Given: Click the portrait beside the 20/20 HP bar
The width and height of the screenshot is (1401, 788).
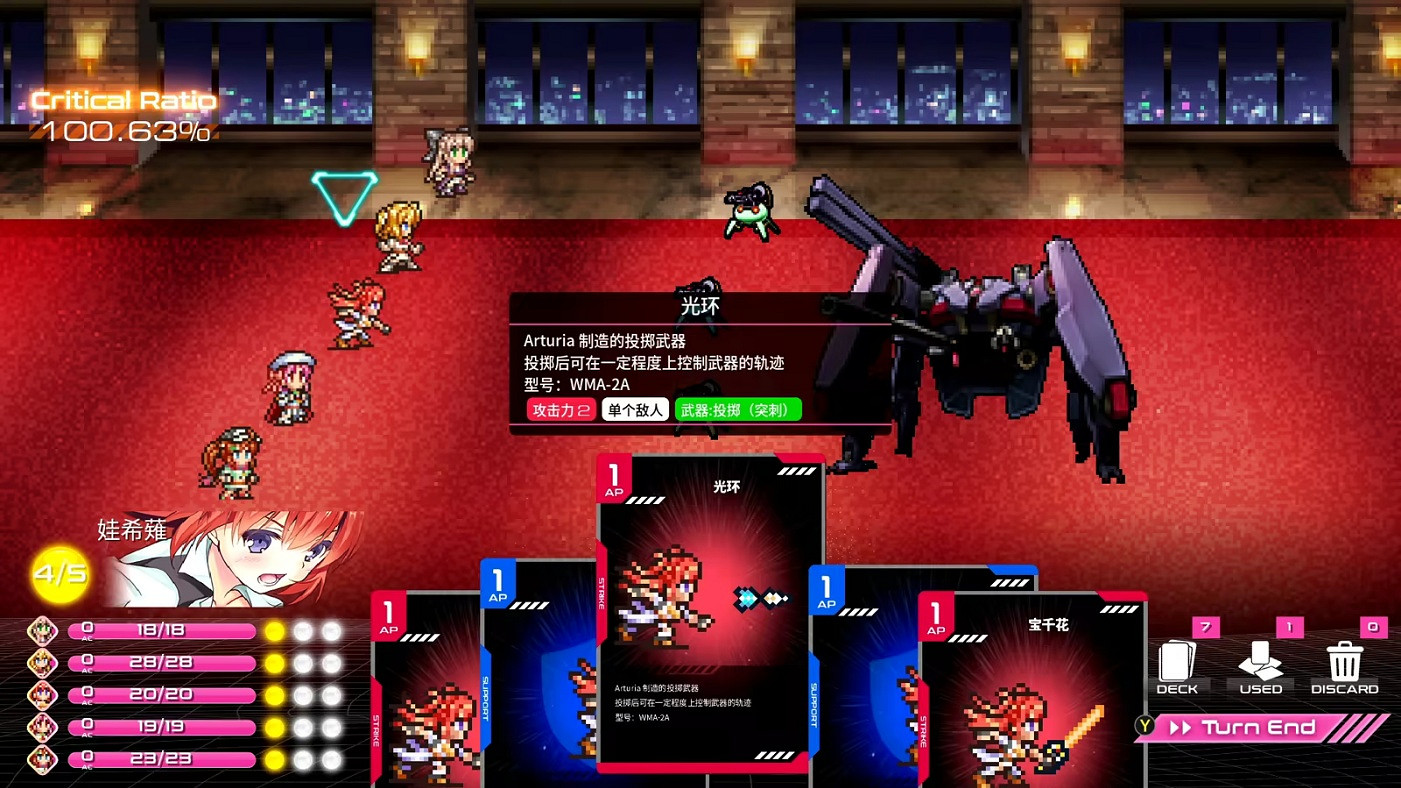Looking at the screenshot, I should [x=42, y=694].
